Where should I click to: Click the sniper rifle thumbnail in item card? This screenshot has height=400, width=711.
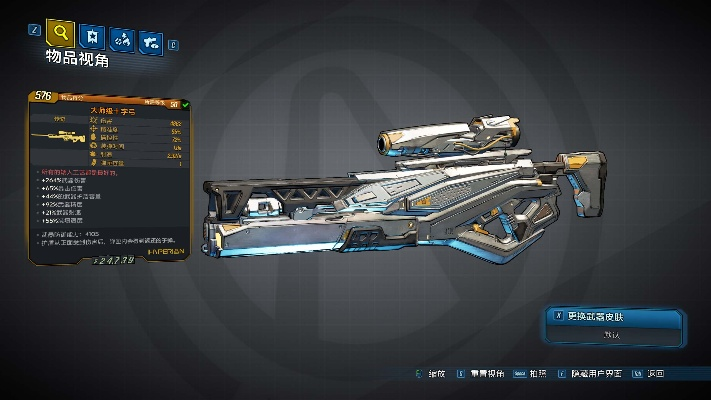pos(54,134)
